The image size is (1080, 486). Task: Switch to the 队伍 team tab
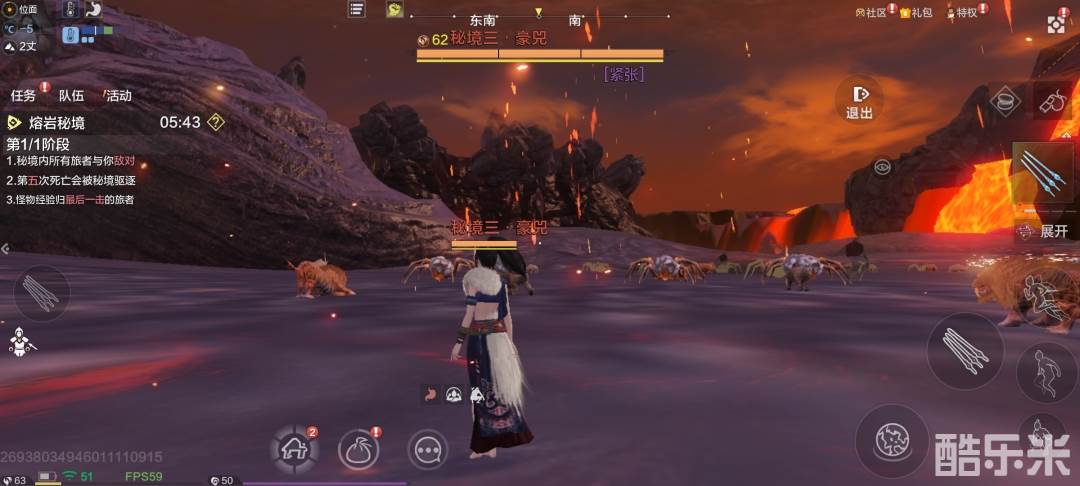(71, 96)
